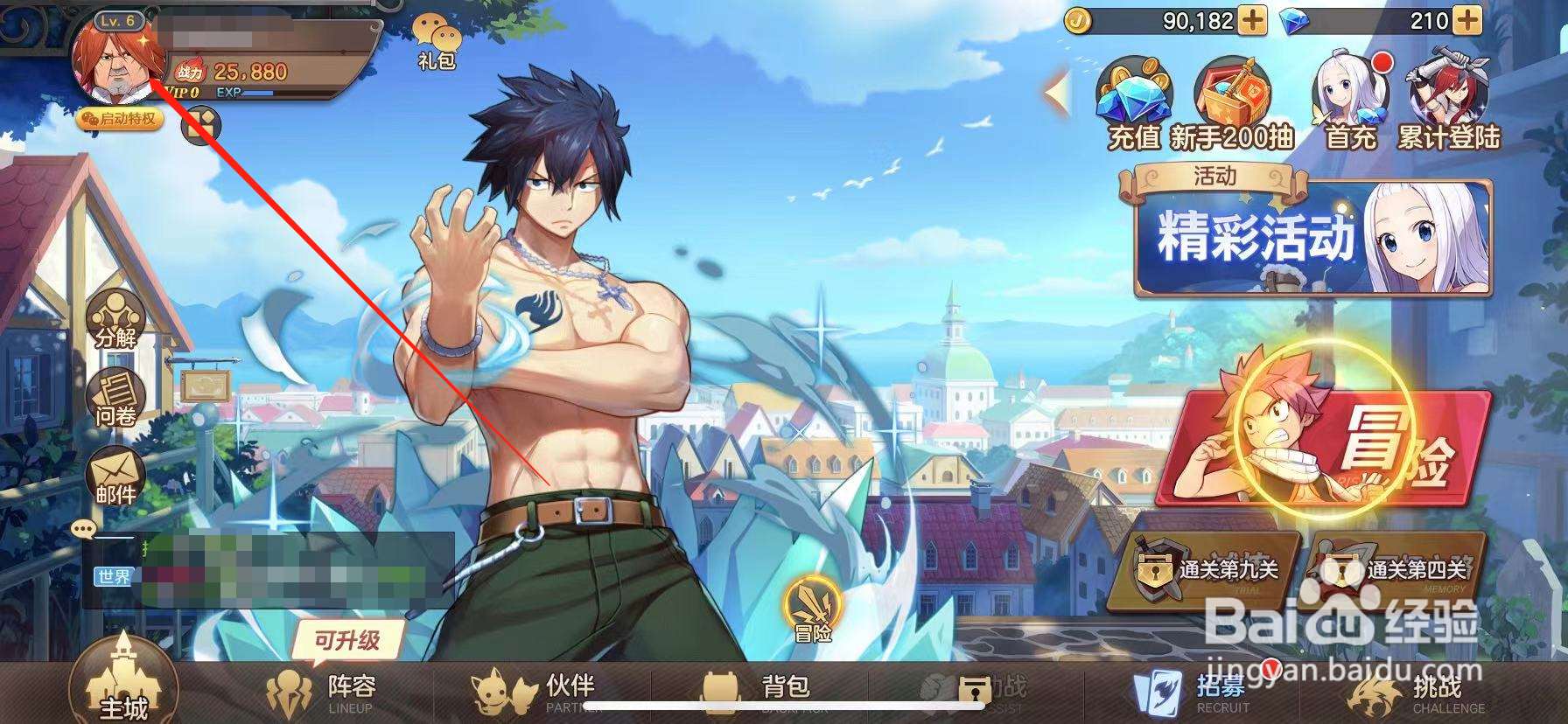This screenshot has width=1568, height=724.
Task: Open the 礼包 gift pack icon
Action: coord(436,41)
